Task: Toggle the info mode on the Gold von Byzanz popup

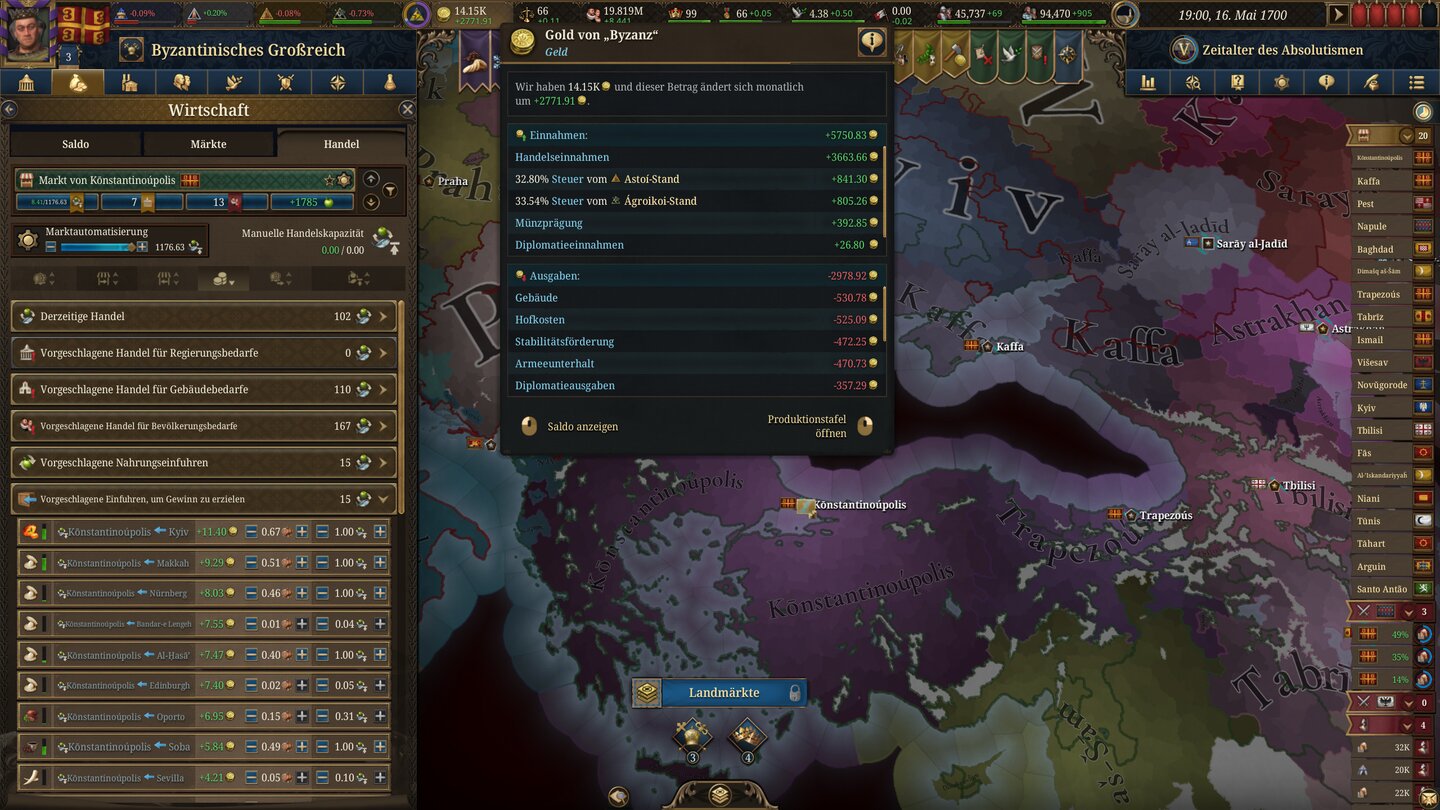Action: [871, 42]
